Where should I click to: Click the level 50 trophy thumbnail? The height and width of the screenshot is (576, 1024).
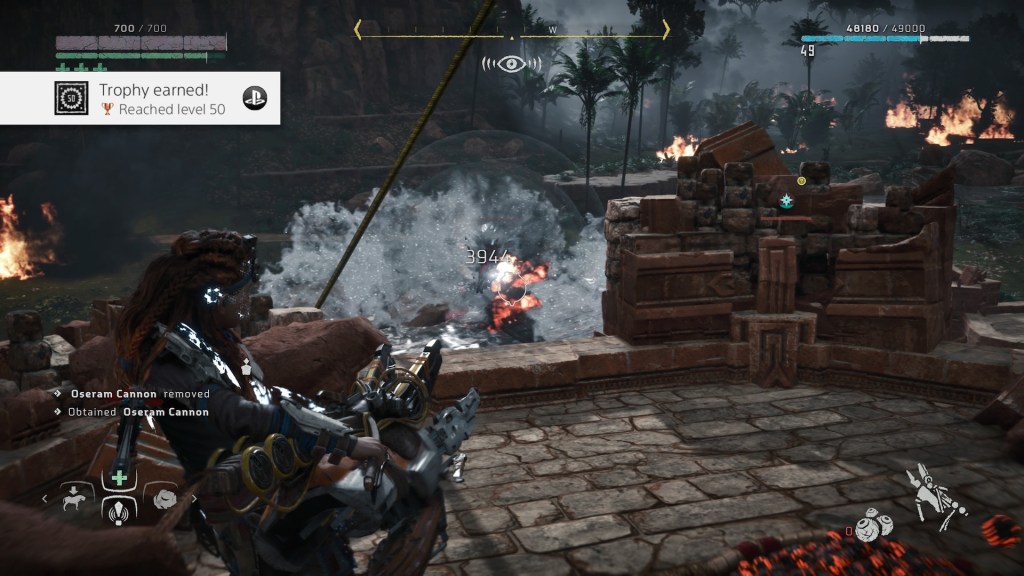[70, 98]
